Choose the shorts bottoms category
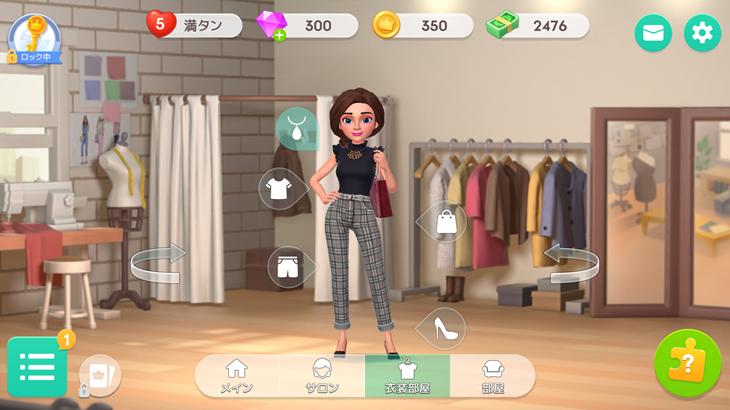Viewport: 730px width, 410px height. coord(287,266)
